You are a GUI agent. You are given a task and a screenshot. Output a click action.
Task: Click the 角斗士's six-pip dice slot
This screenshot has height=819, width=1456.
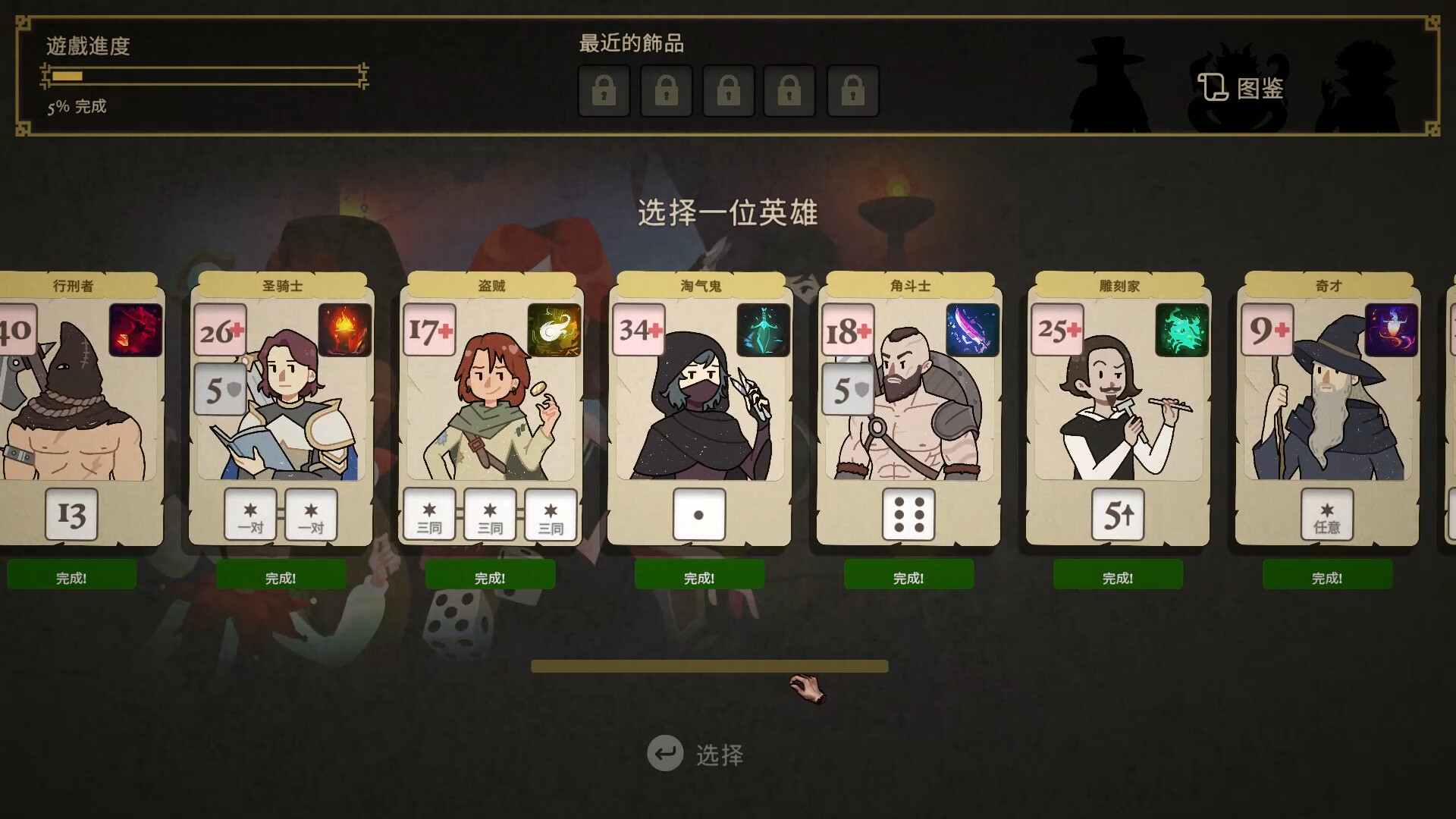[x=908, y=514]
